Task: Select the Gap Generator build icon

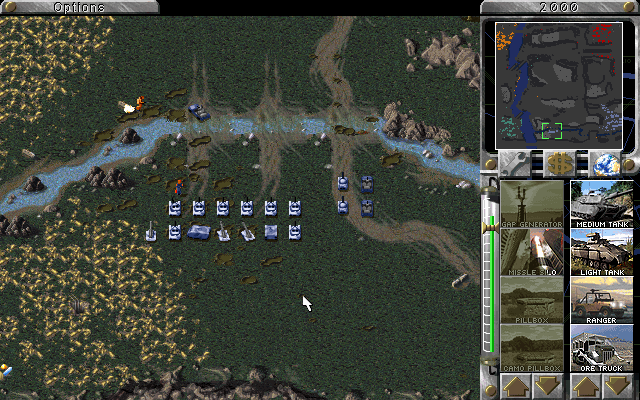Action: coord(531,204)
